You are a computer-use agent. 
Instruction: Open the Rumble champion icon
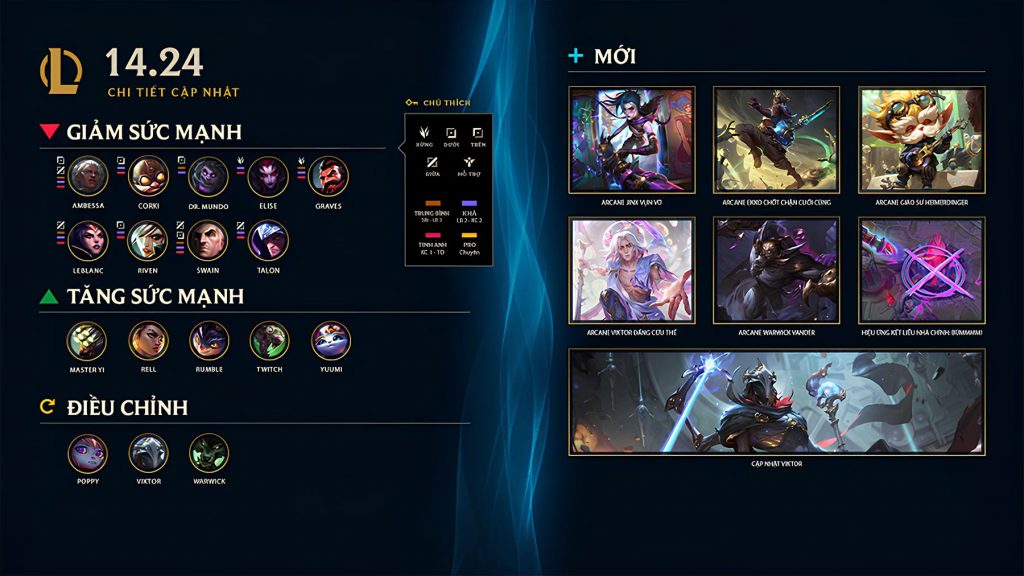[209, 341]
